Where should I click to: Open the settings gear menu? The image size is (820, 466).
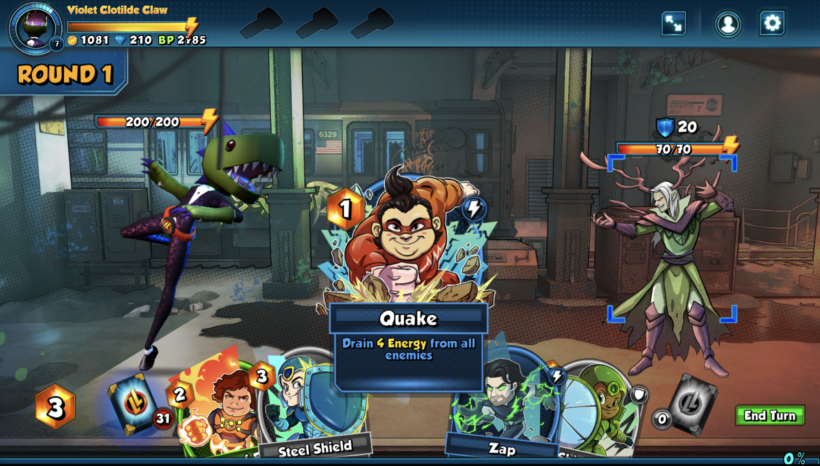(x=772, y=23)
